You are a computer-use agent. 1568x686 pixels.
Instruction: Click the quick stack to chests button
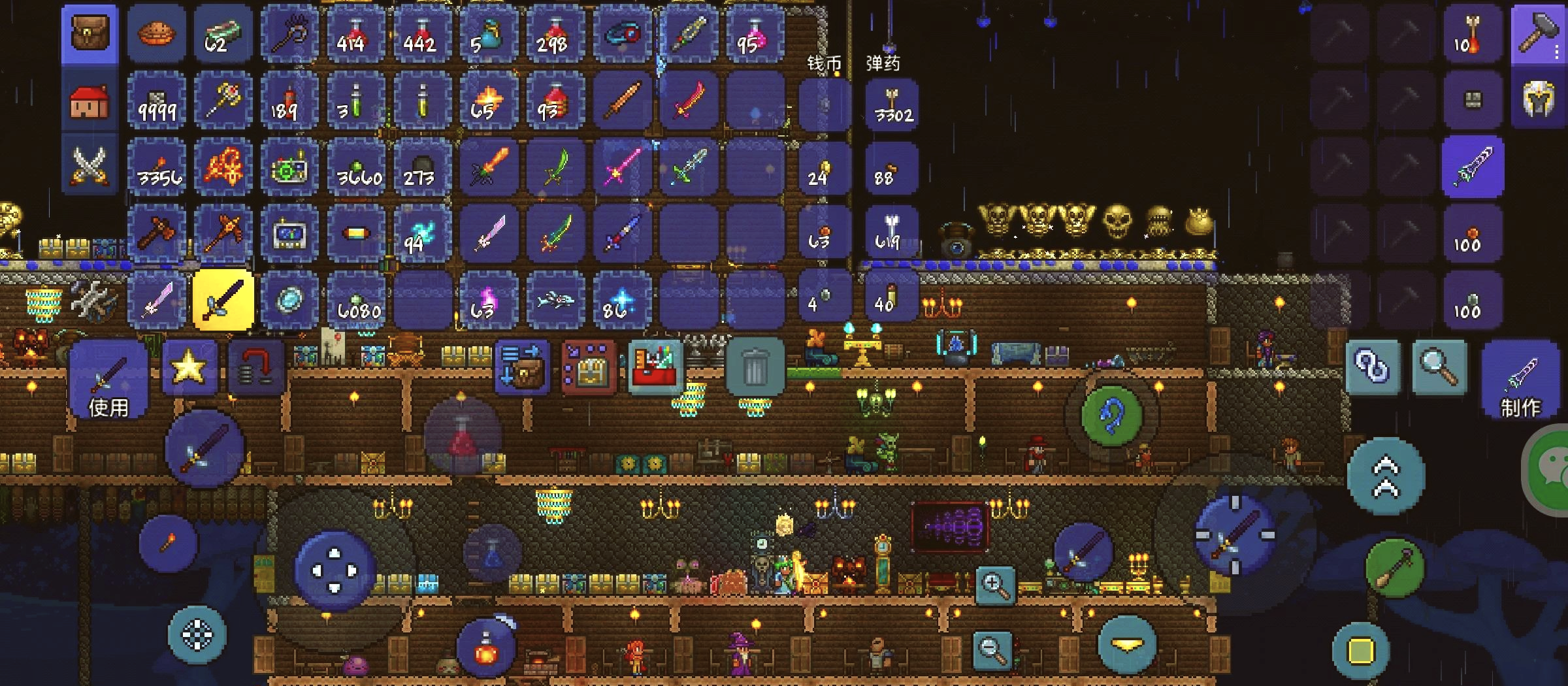coord(589,368)
